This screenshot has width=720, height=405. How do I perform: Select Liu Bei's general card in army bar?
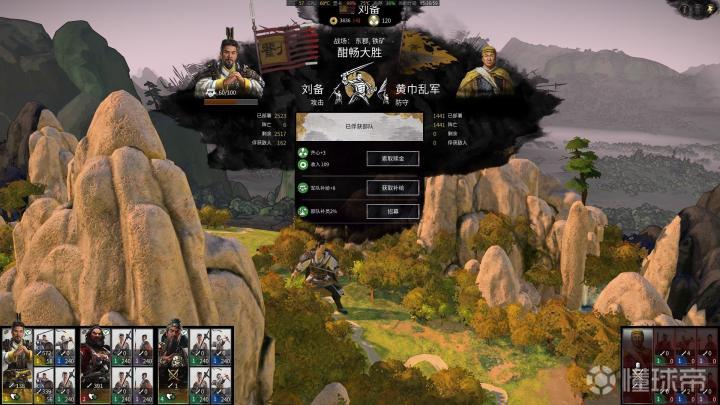coord(16,356)
